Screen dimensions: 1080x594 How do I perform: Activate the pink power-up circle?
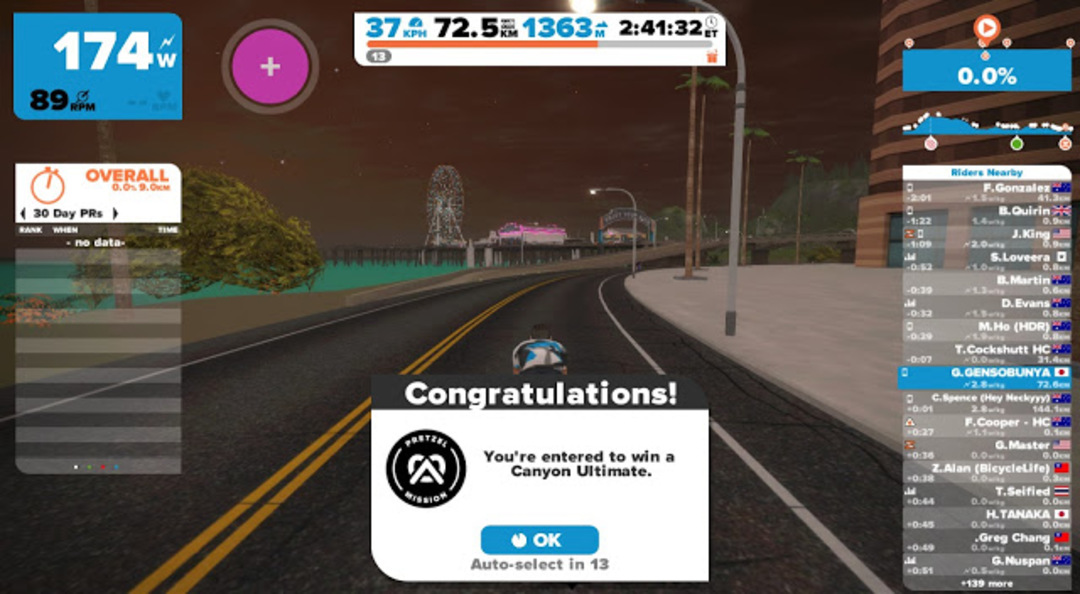(x=270, y=66)
